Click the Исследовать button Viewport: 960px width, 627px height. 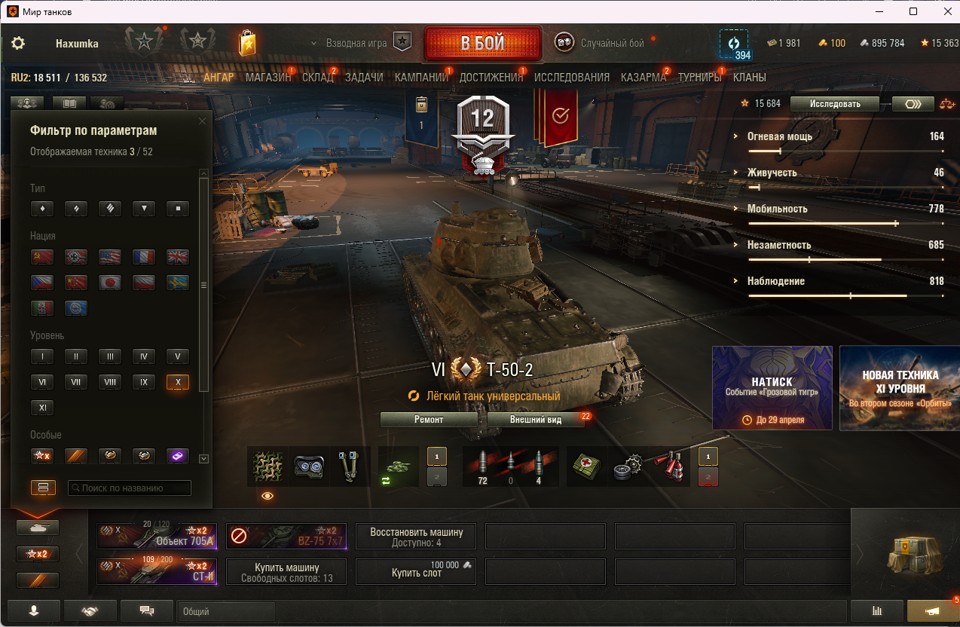[834, 103]
